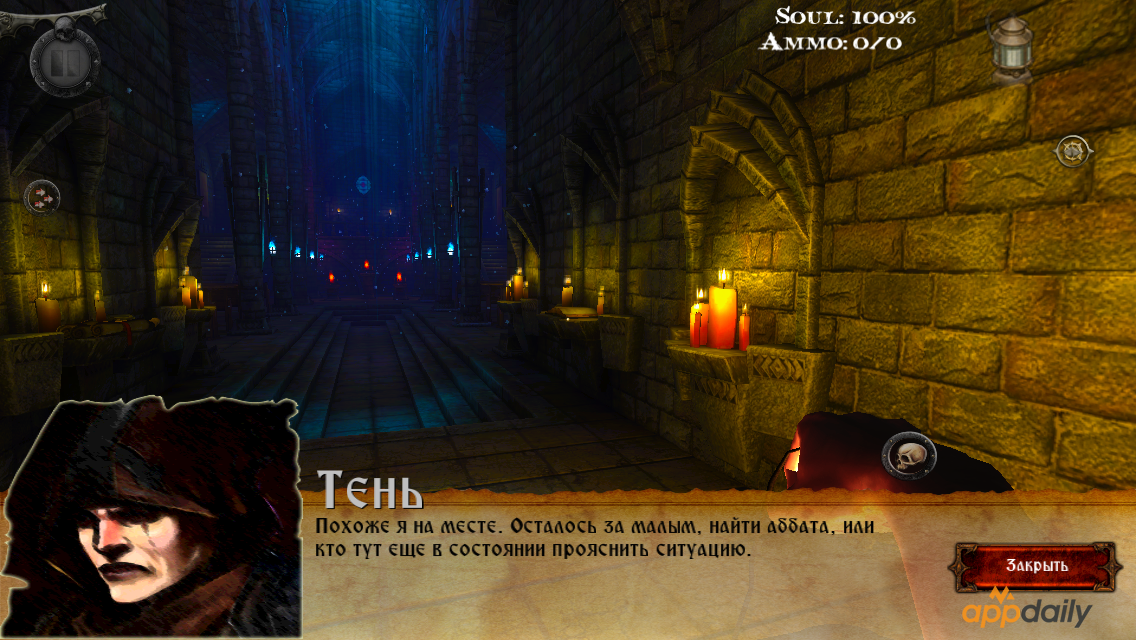Close the dialogue with the Закрыть button
Image resolution: width=1136 pixels, height=640 pixels.
1036,566
